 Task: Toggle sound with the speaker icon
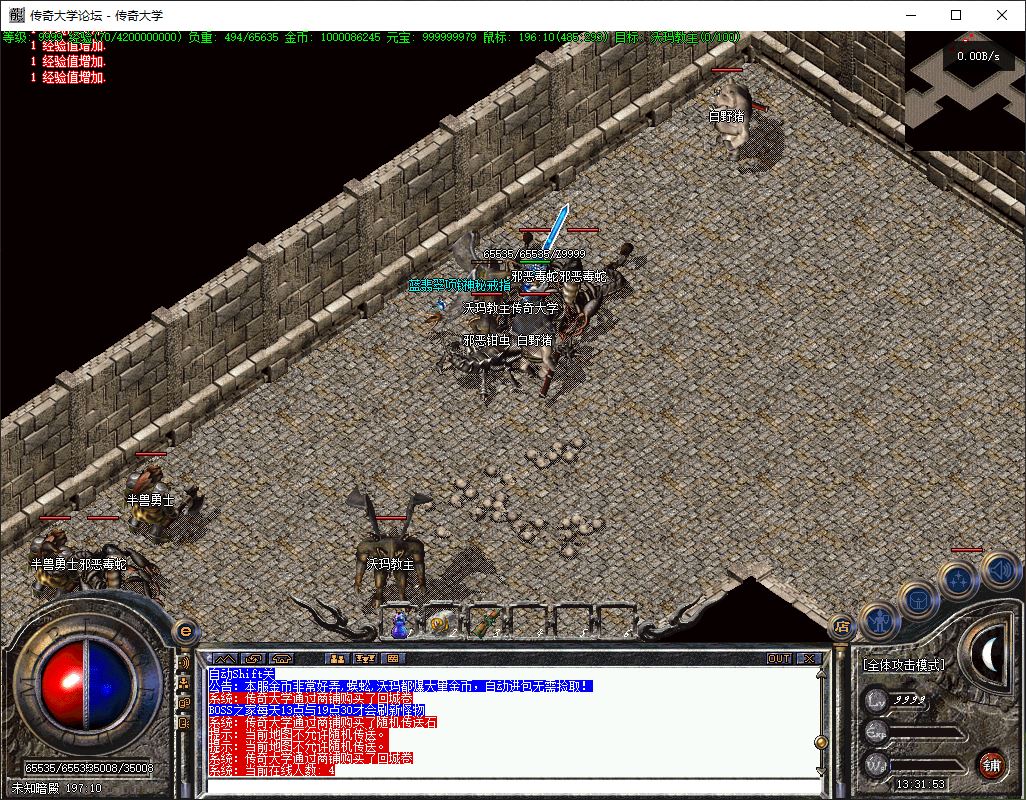coord(1000,570)
